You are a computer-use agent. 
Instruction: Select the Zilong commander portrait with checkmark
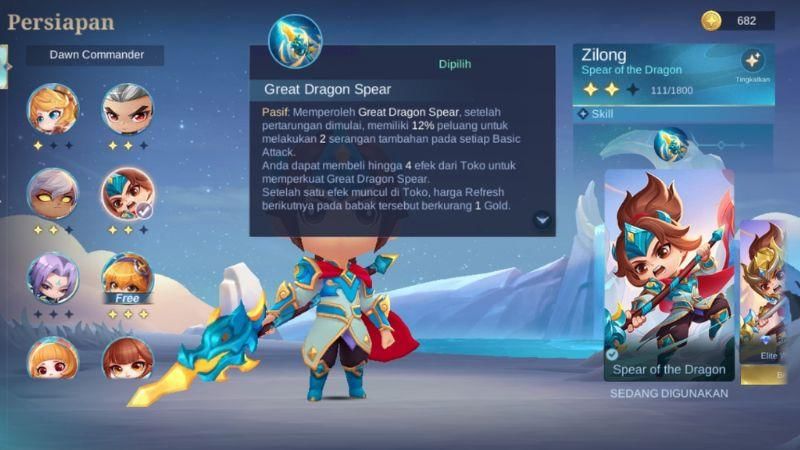click(x=128, y=193)
